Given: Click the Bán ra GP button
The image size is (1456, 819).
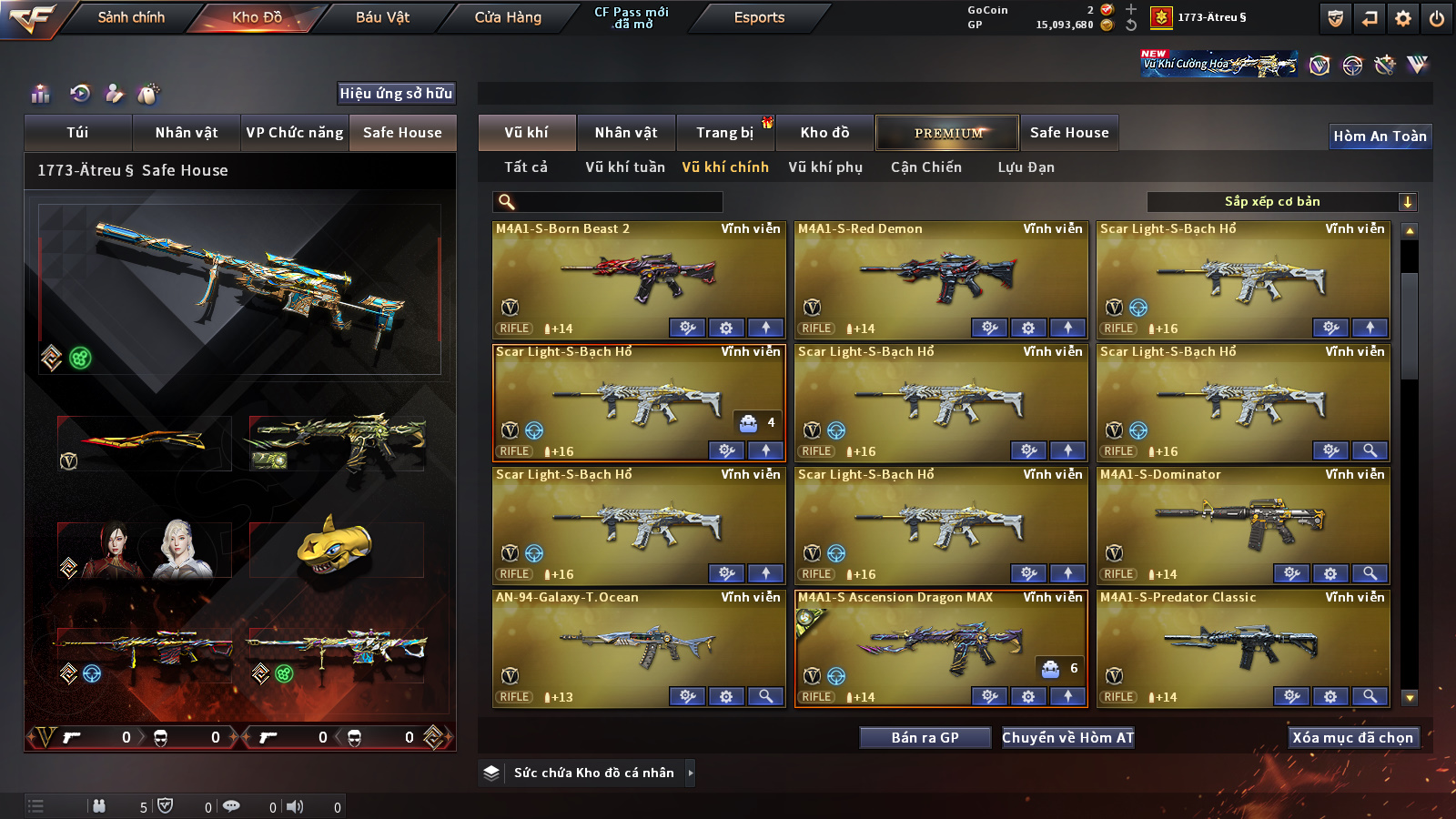Looking at the screenshot, I should pos(925,738).
